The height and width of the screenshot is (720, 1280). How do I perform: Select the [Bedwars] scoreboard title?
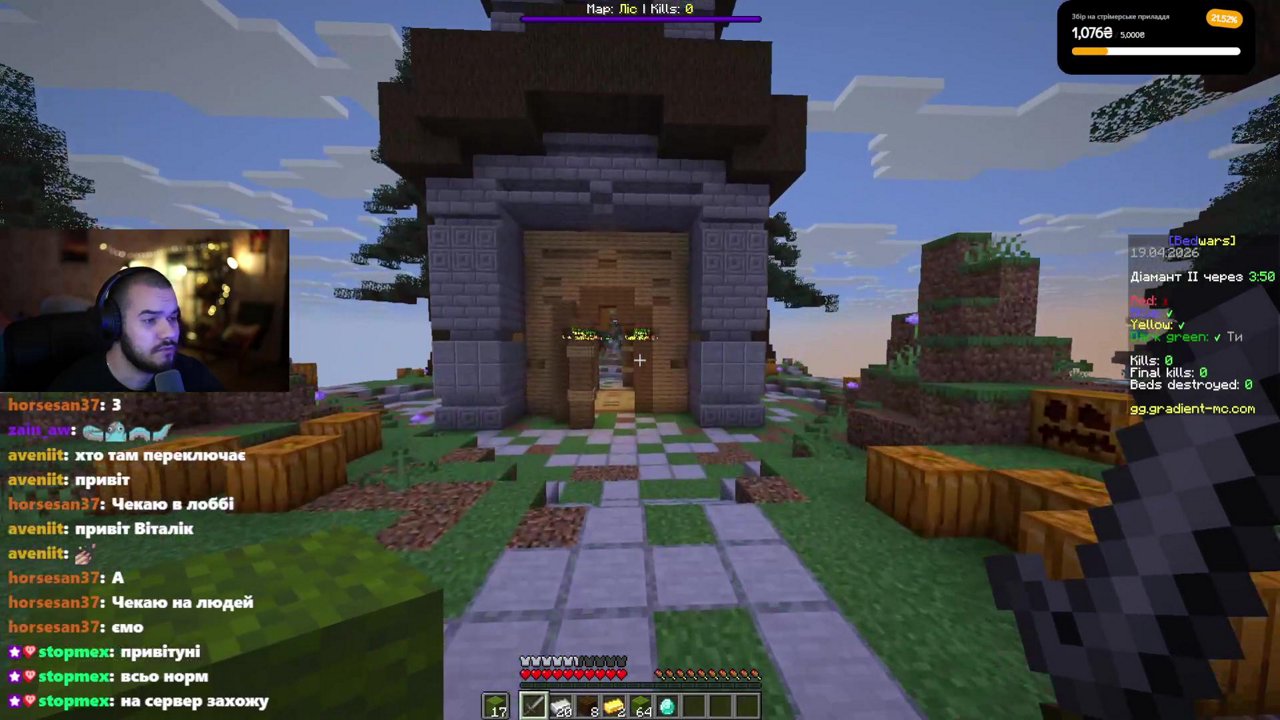[x=1200, y=240]
